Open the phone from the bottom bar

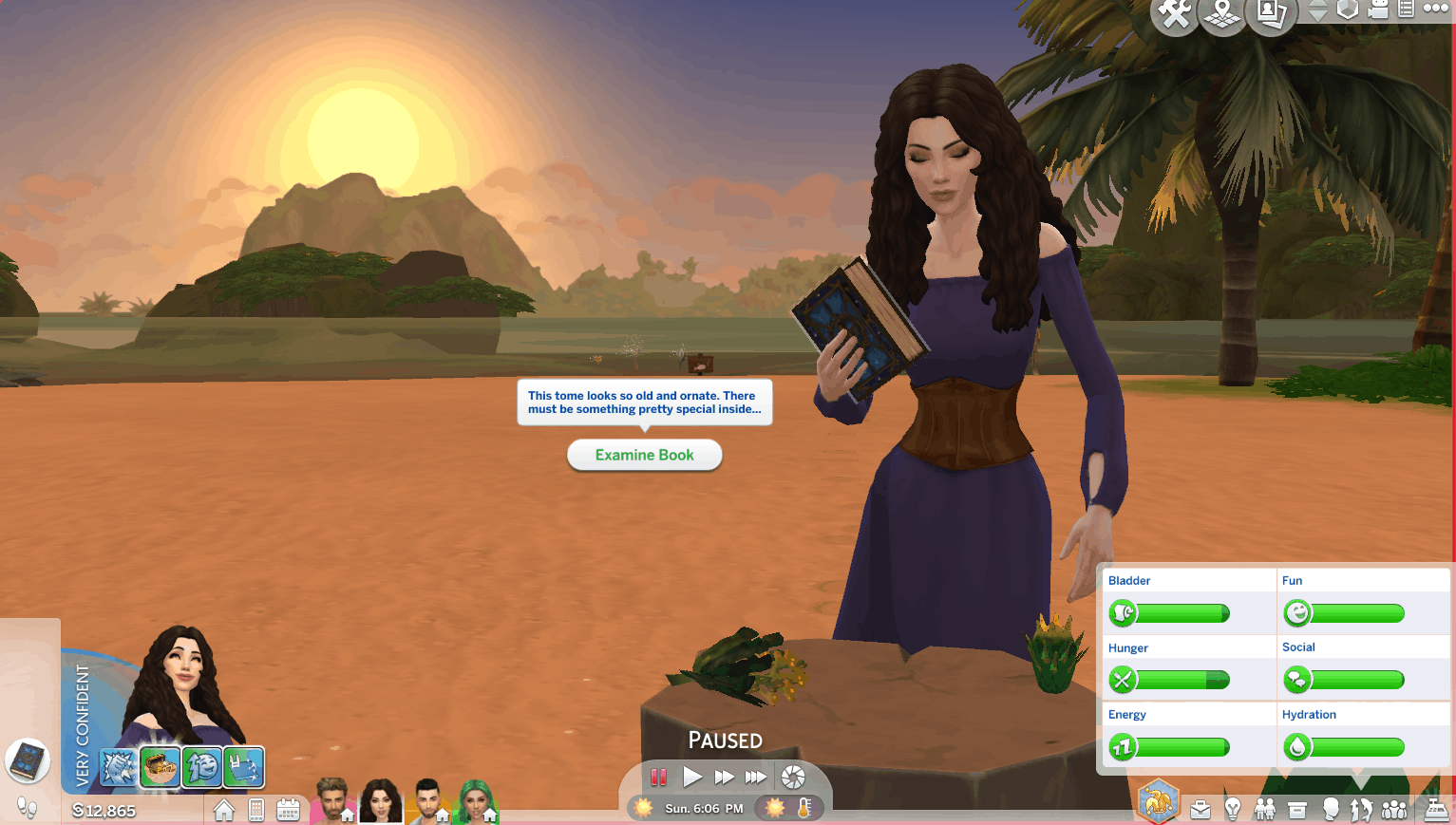click(255, 810)
